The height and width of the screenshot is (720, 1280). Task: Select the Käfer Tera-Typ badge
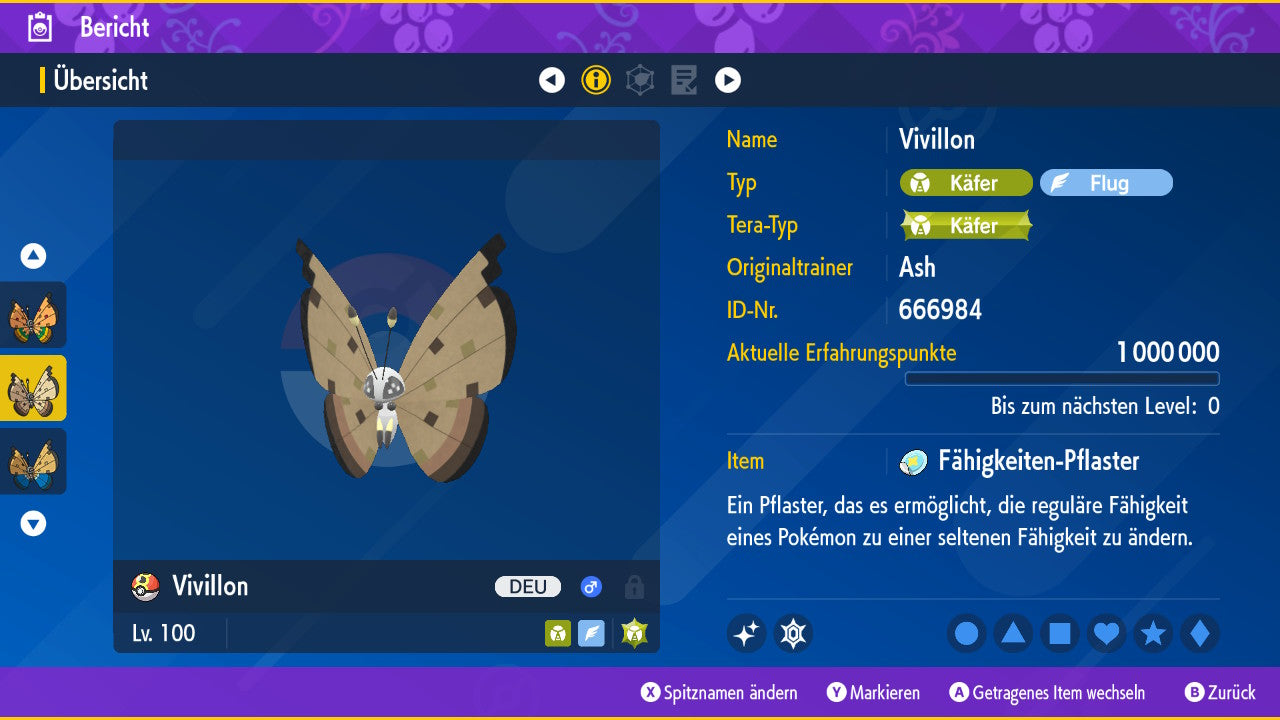click(966, 226)
